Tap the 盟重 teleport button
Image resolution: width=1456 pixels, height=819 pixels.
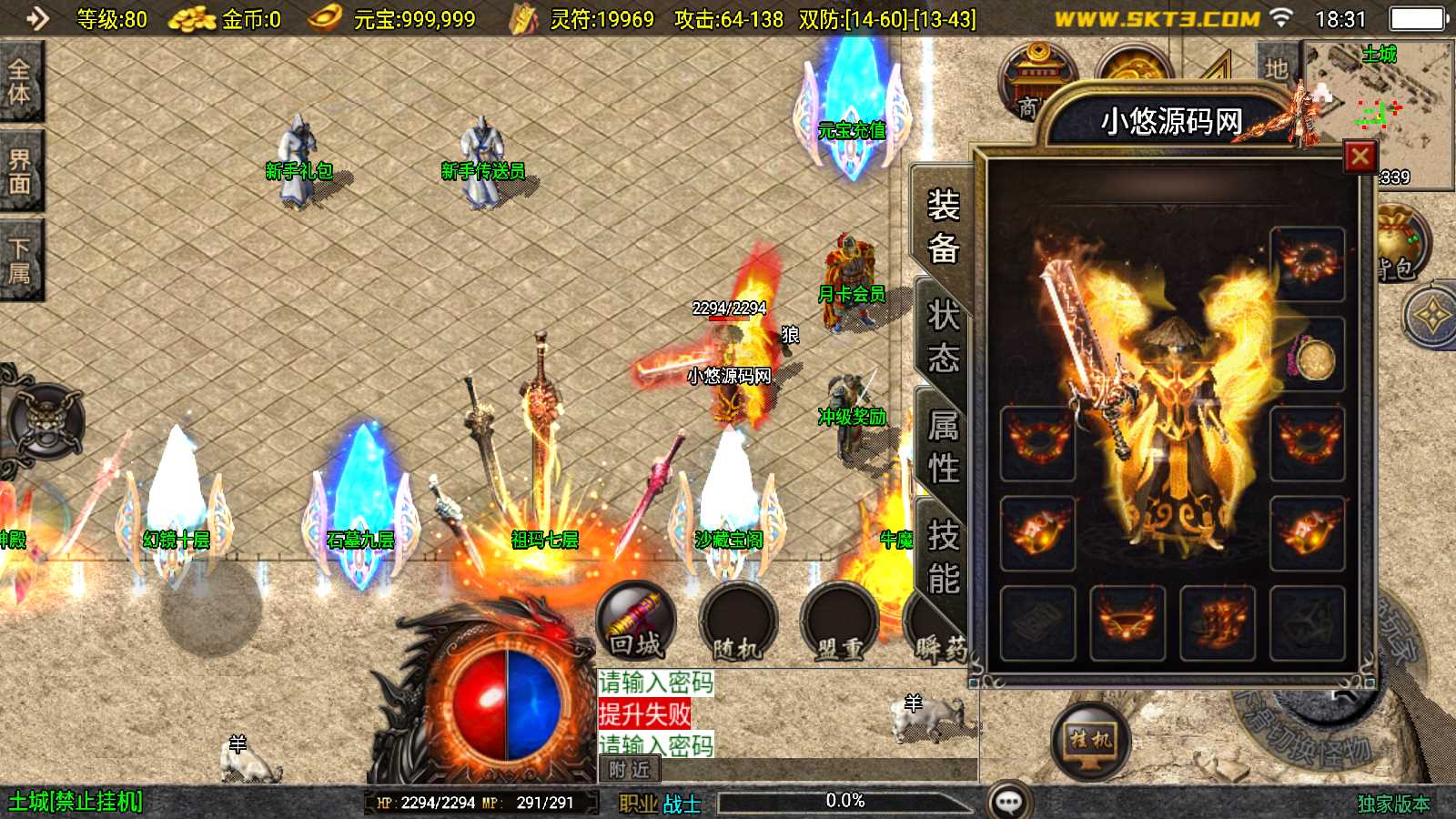[x=839, y=624]
